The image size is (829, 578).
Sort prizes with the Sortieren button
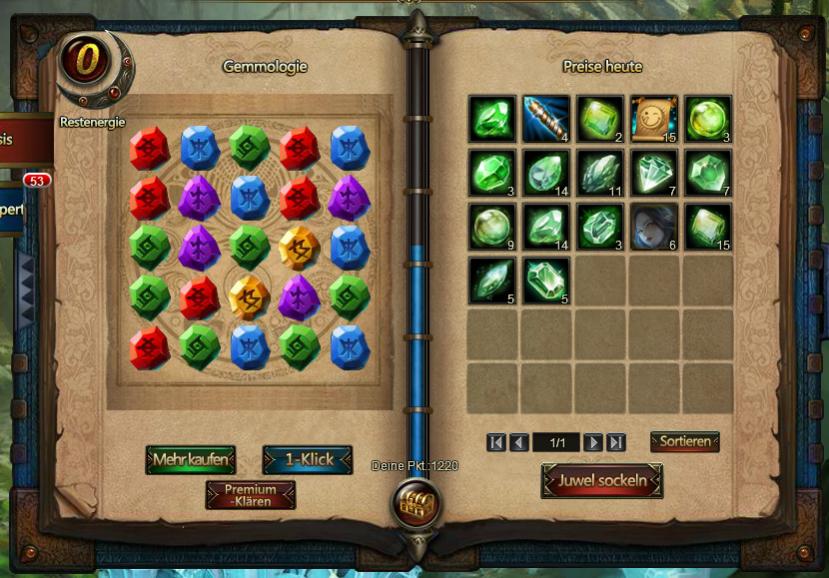point(685,442)
